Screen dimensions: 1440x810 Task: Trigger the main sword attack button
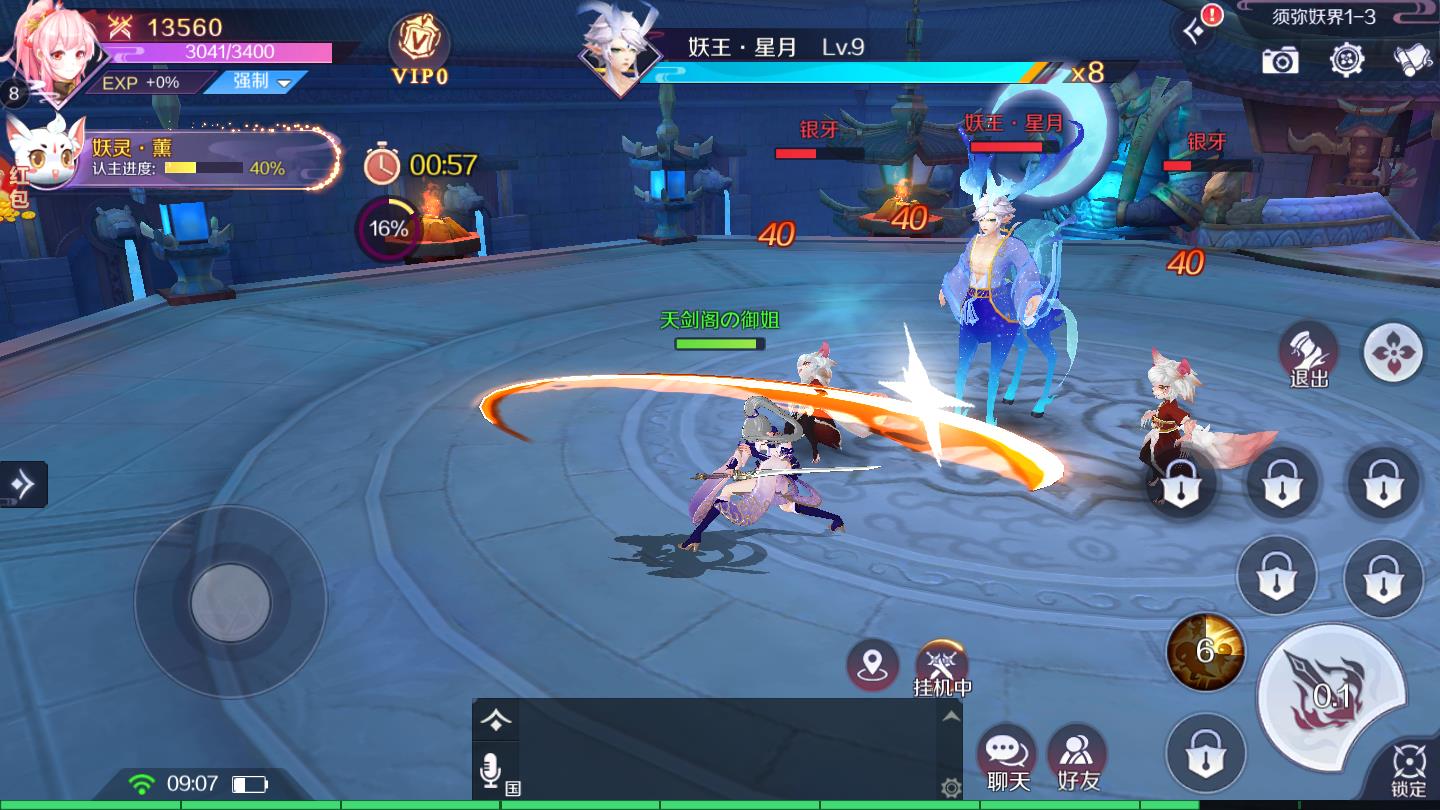pos(1332,693)
